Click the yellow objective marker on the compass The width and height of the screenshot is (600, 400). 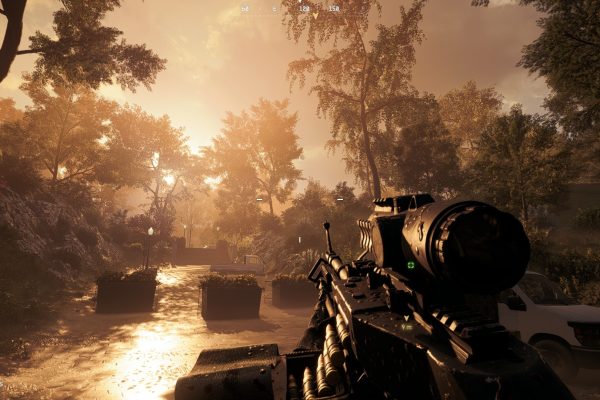(x=315, y=16)
